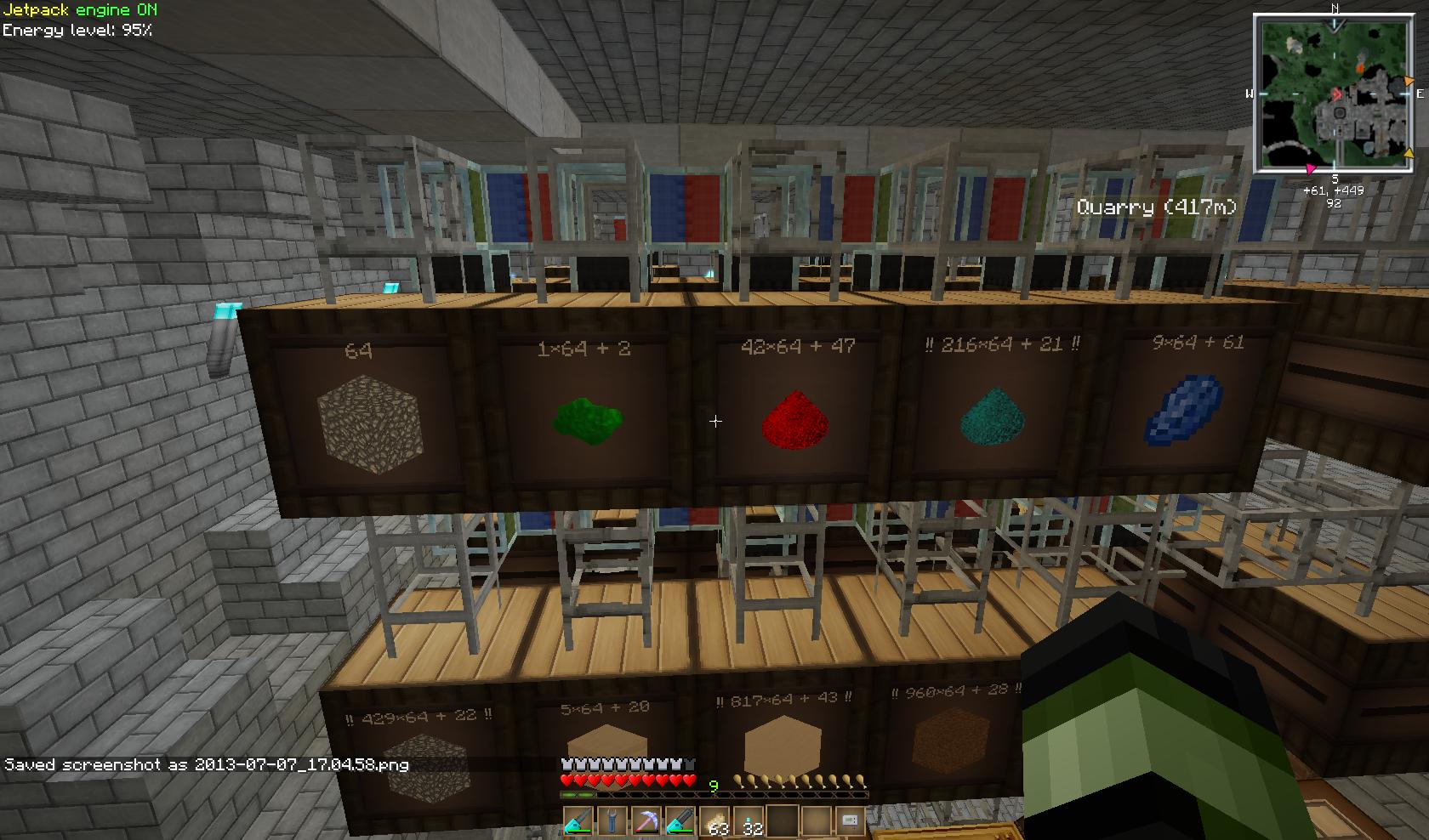Select the pink waypoint arrow on the minimap
The height and width of the screenshot is (840, 1429).
[x=1311, y=169]
